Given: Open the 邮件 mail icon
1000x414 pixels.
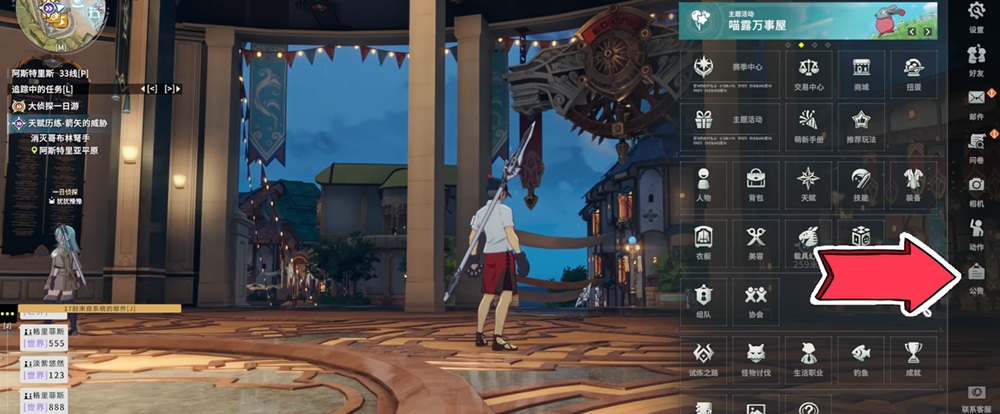Looking at the screenshot, I should [x=977, y=103].
